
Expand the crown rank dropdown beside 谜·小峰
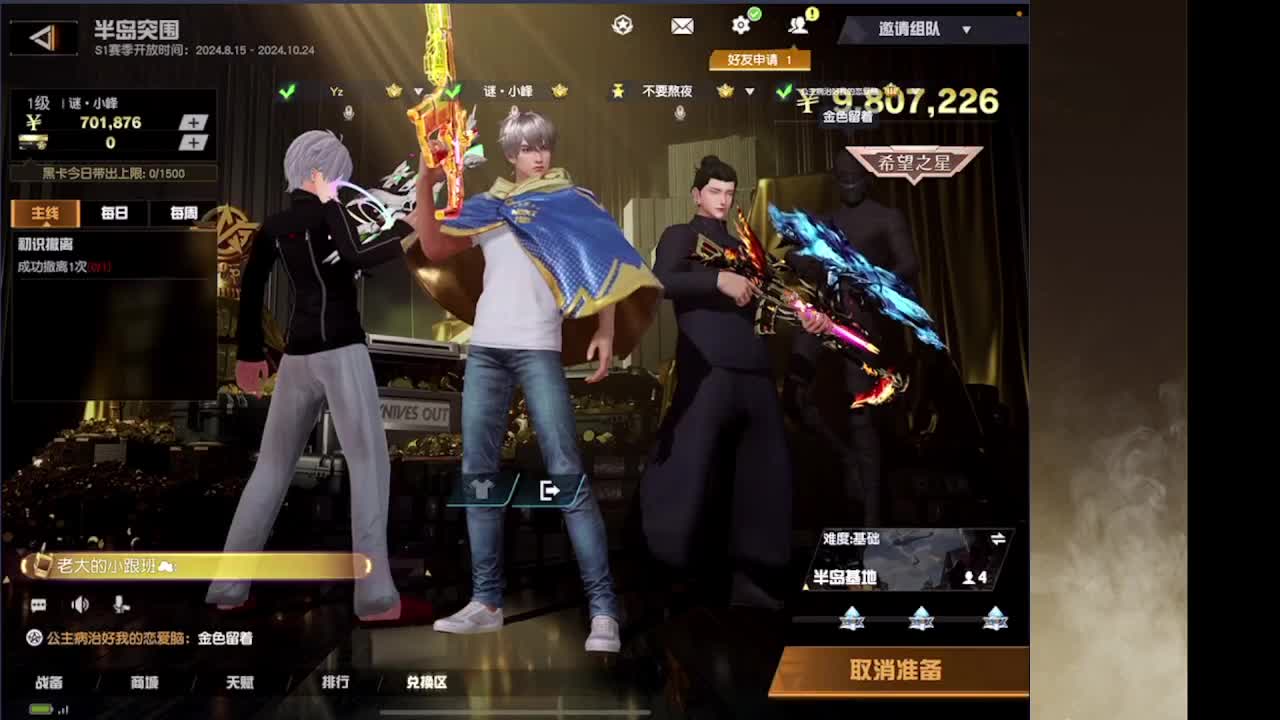(x=562, y=91)
